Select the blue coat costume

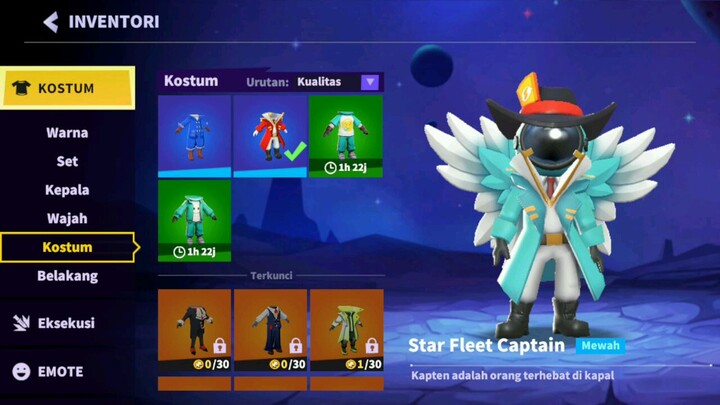(194, 136)
